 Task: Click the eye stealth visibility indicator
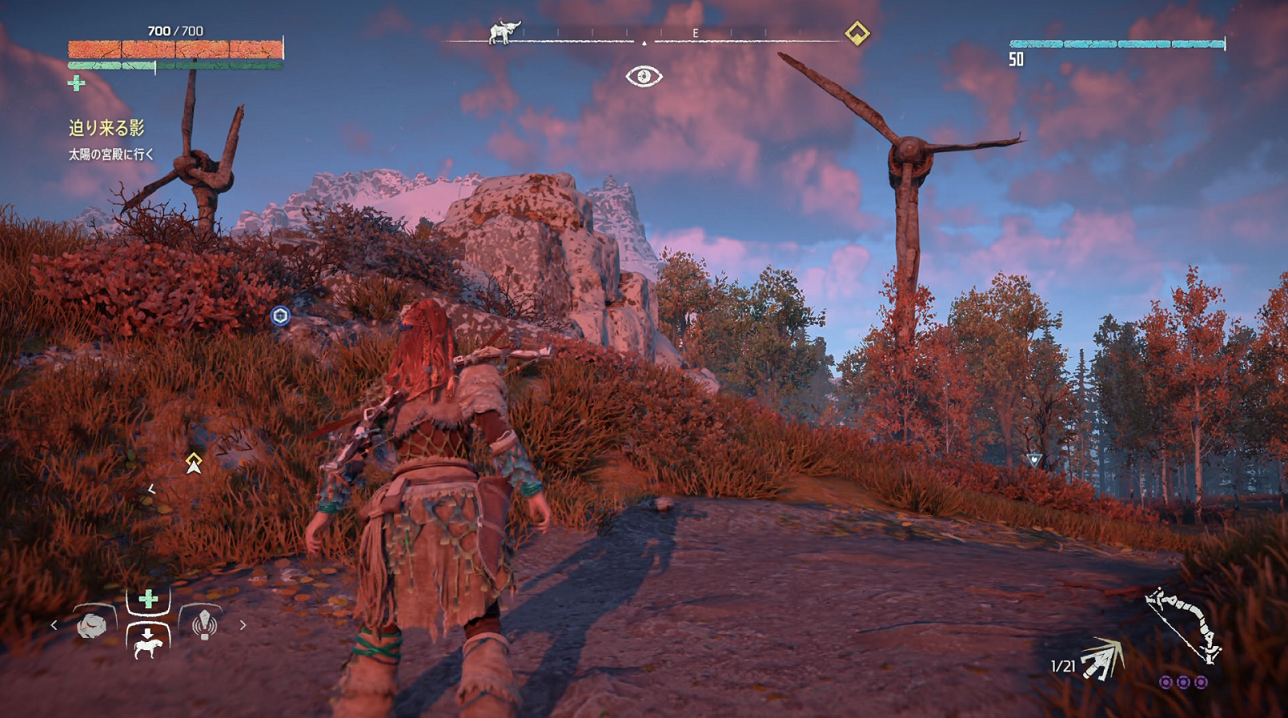tap(644, 76)
